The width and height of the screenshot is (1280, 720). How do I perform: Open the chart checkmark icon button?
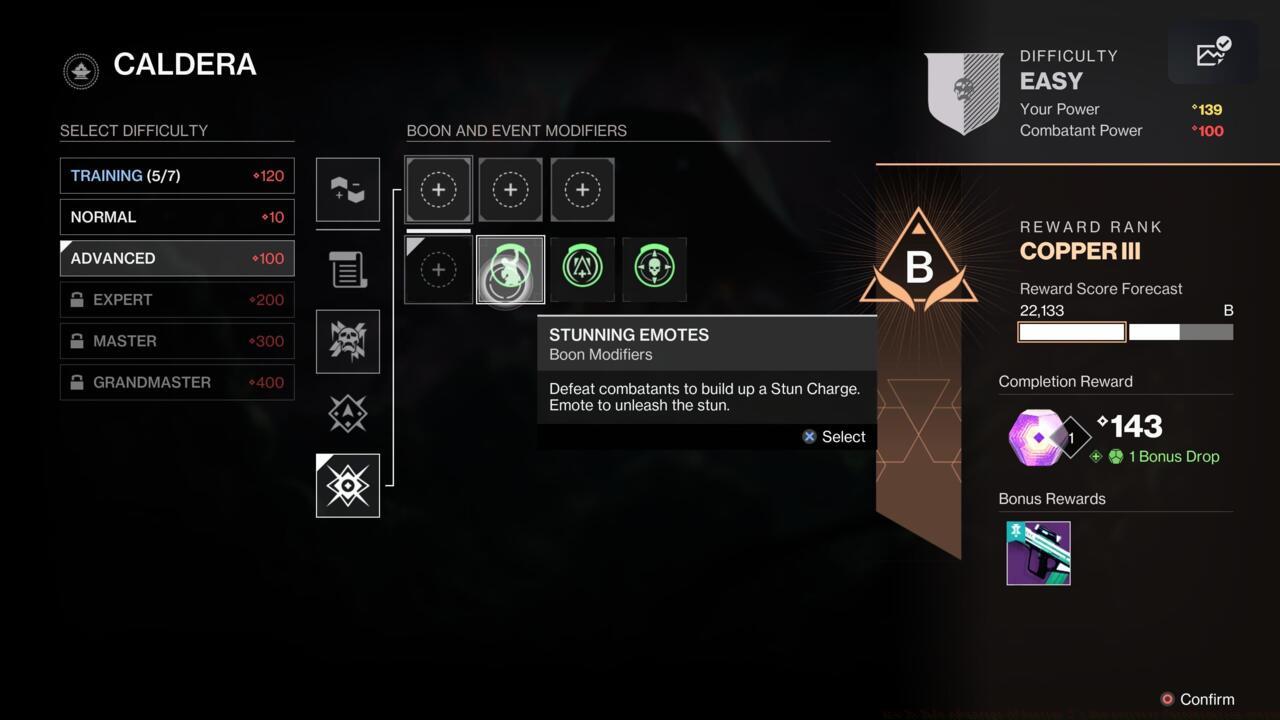(1213, 53)
